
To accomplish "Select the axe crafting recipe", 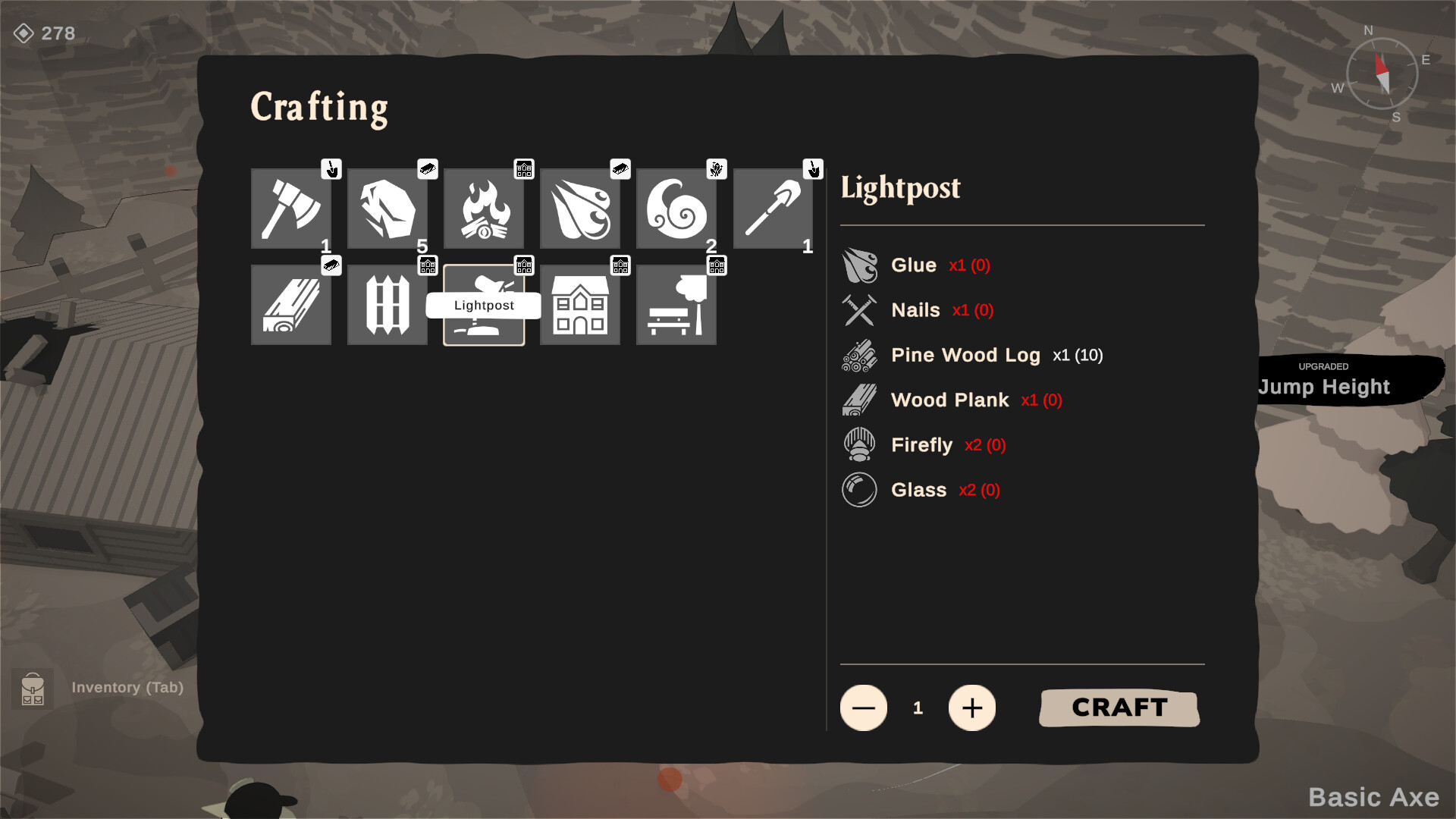I will pyautogui.click(x=291, y=209).
